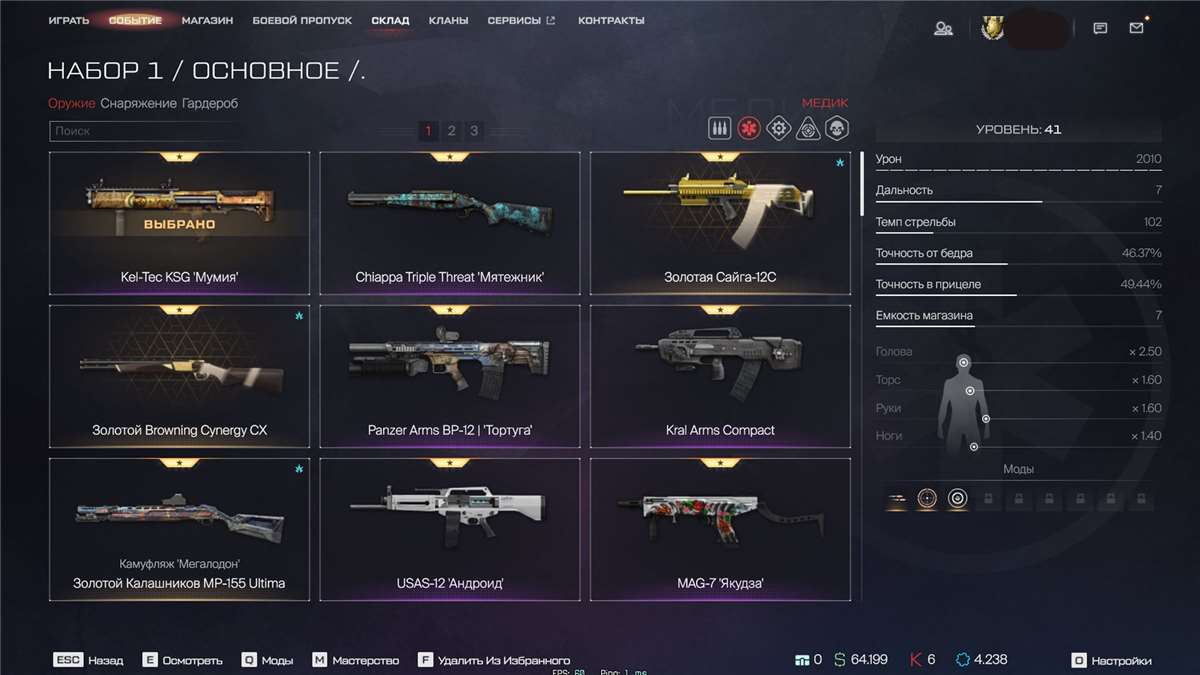The height and width of the screenshot is (675, 1200).
Task: Open the Играть menu
Action: [x=68, y=20]
